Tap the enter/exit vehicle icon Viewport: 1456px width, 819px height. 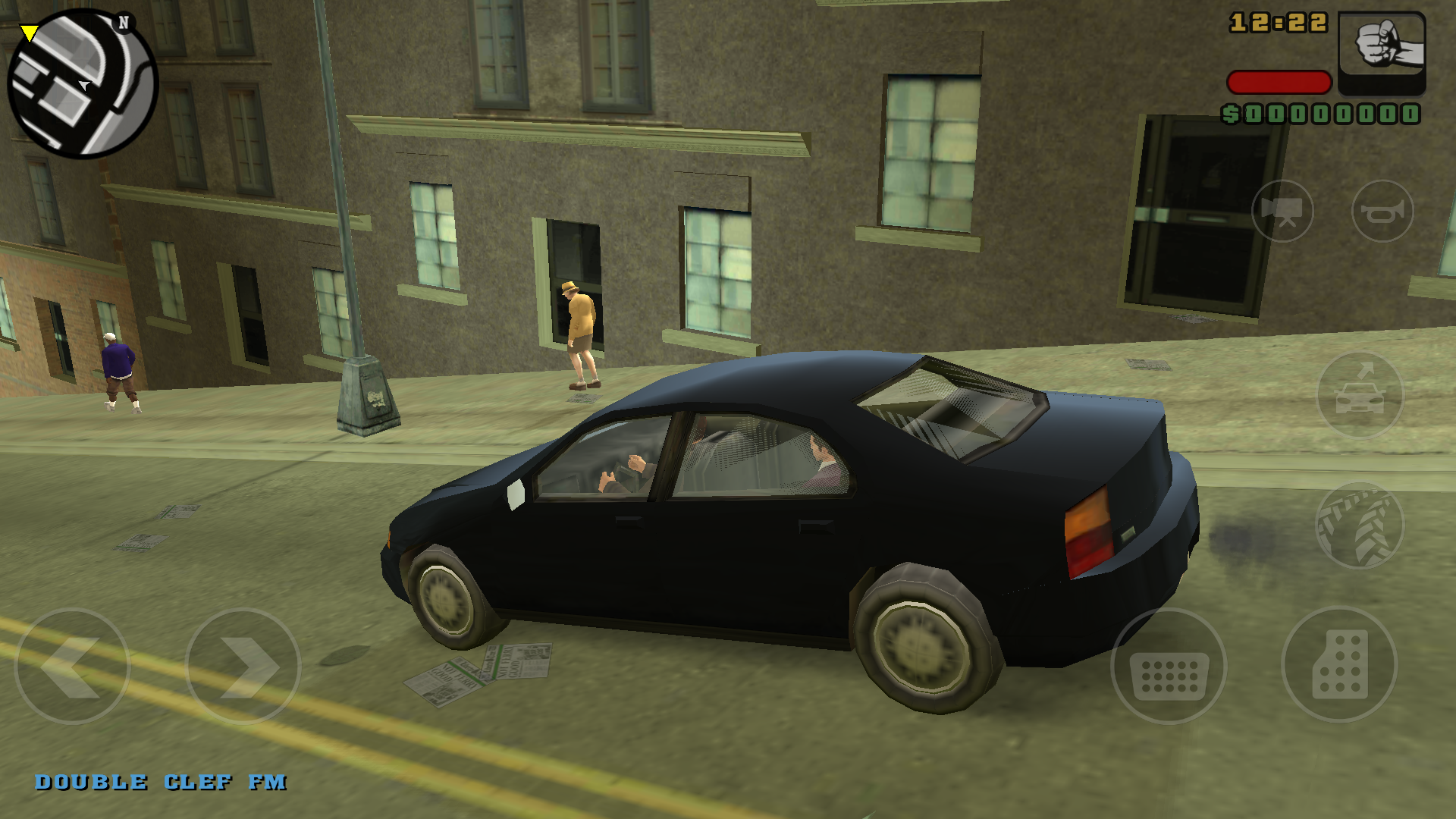point(1361,394)
